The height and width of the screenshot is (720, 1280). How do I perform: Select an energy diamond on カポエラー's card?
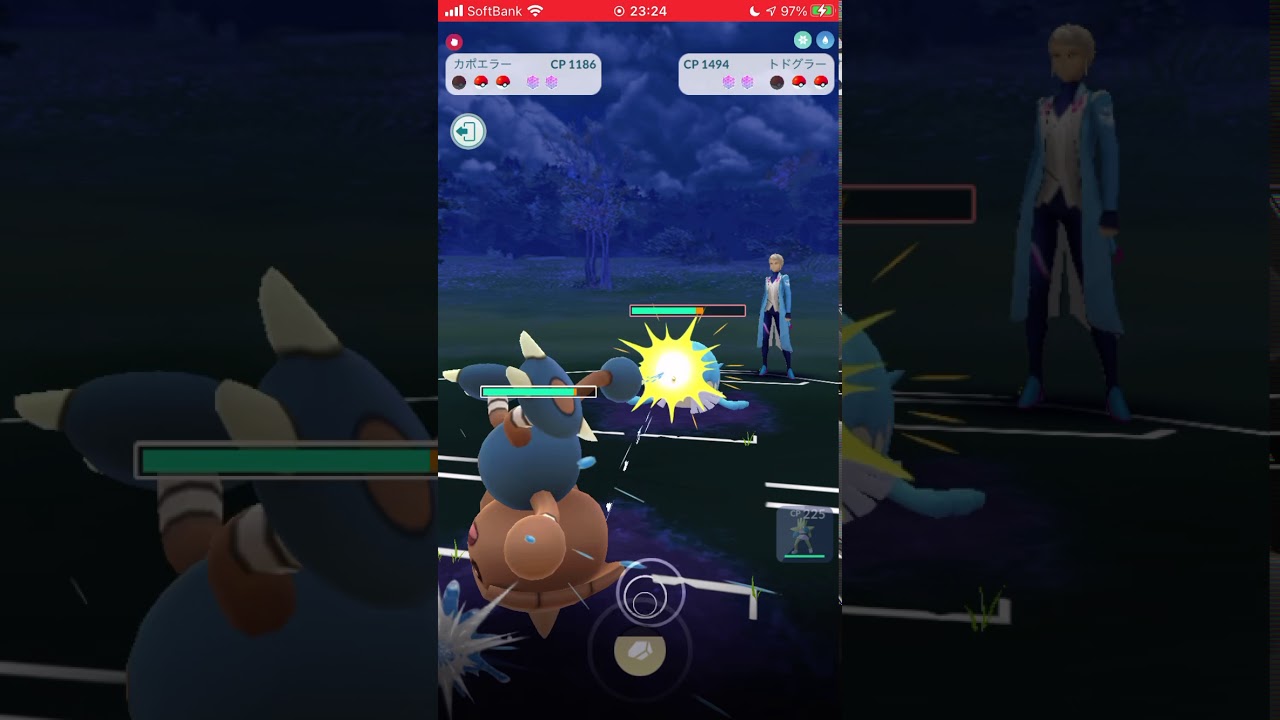(x=531, y=82)
